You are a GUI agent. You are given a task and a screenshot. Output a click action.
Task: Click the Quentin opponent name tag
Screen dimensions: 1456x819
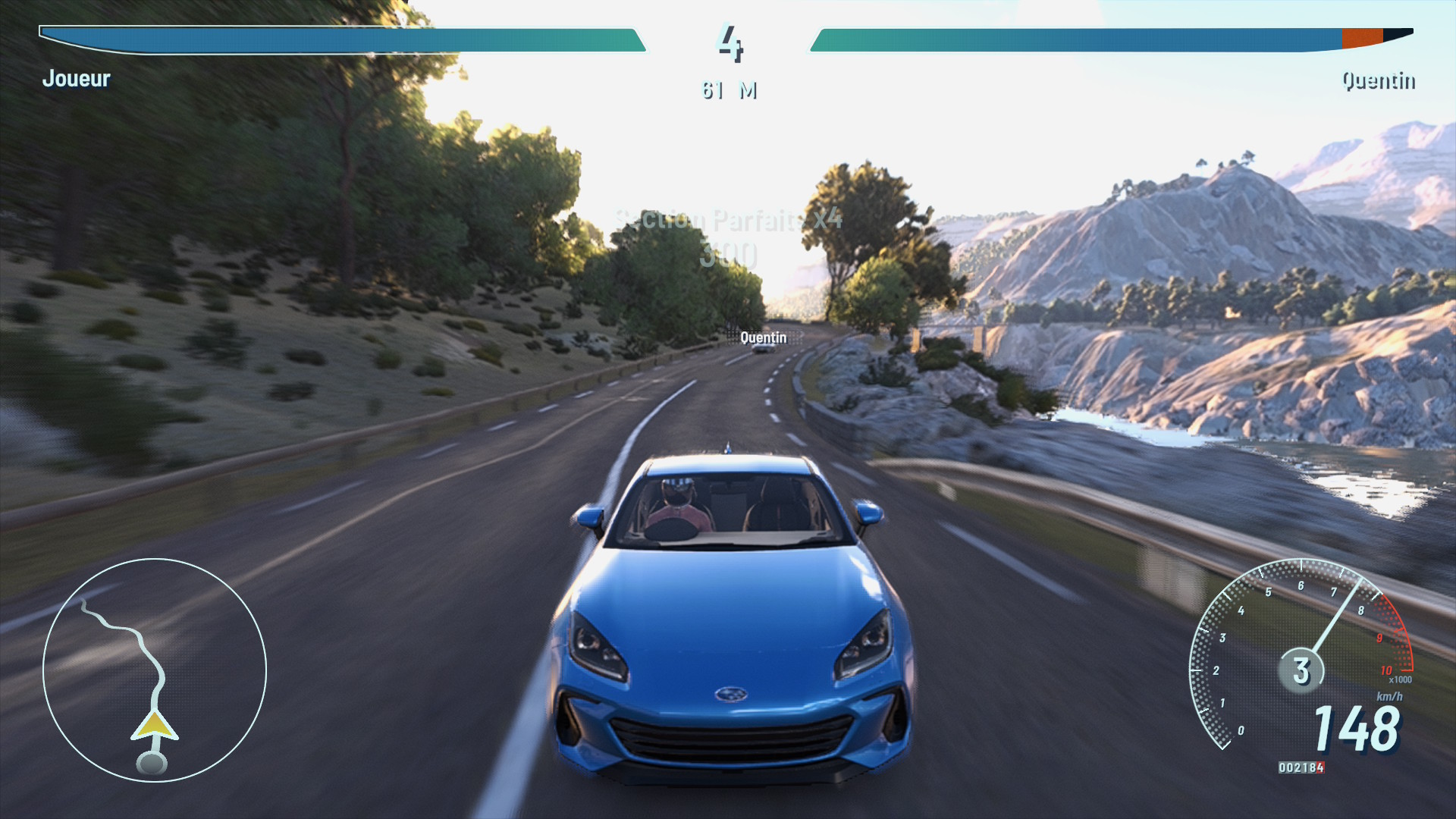coord(763,337)
